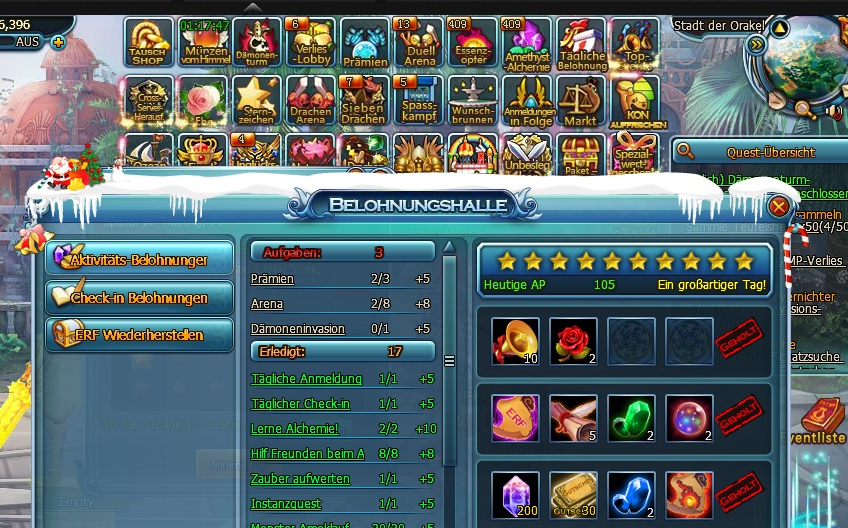This screenshot has width=848, height=528.
Task: Visit the Wunschbrunnen fountain icon
Action: click(472, 102)
